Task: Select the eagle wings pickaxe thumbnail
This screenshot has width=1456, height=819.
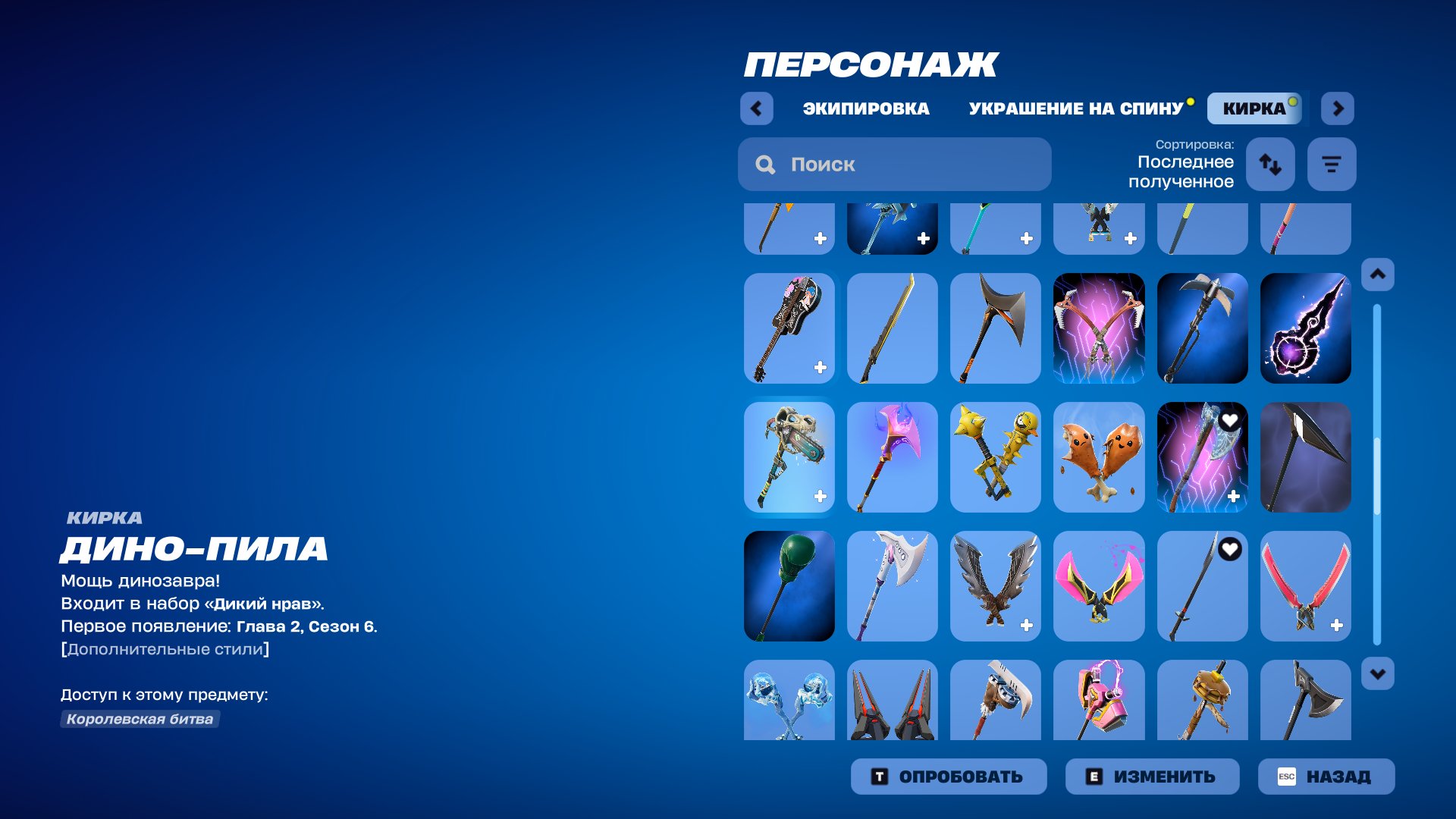Action: click(995, 587)
